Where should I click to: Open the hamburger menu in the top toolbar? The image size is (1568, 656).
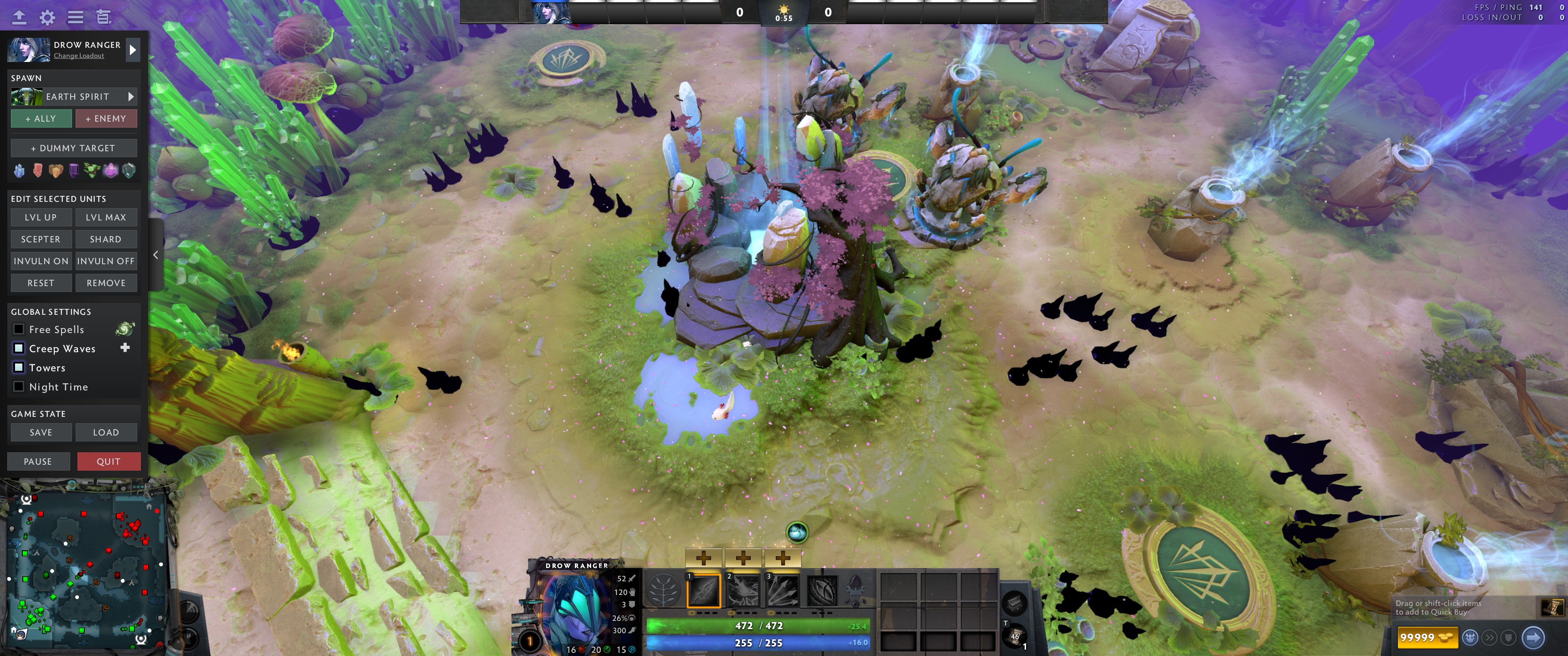pyautogui.click(x=75, y=18)
